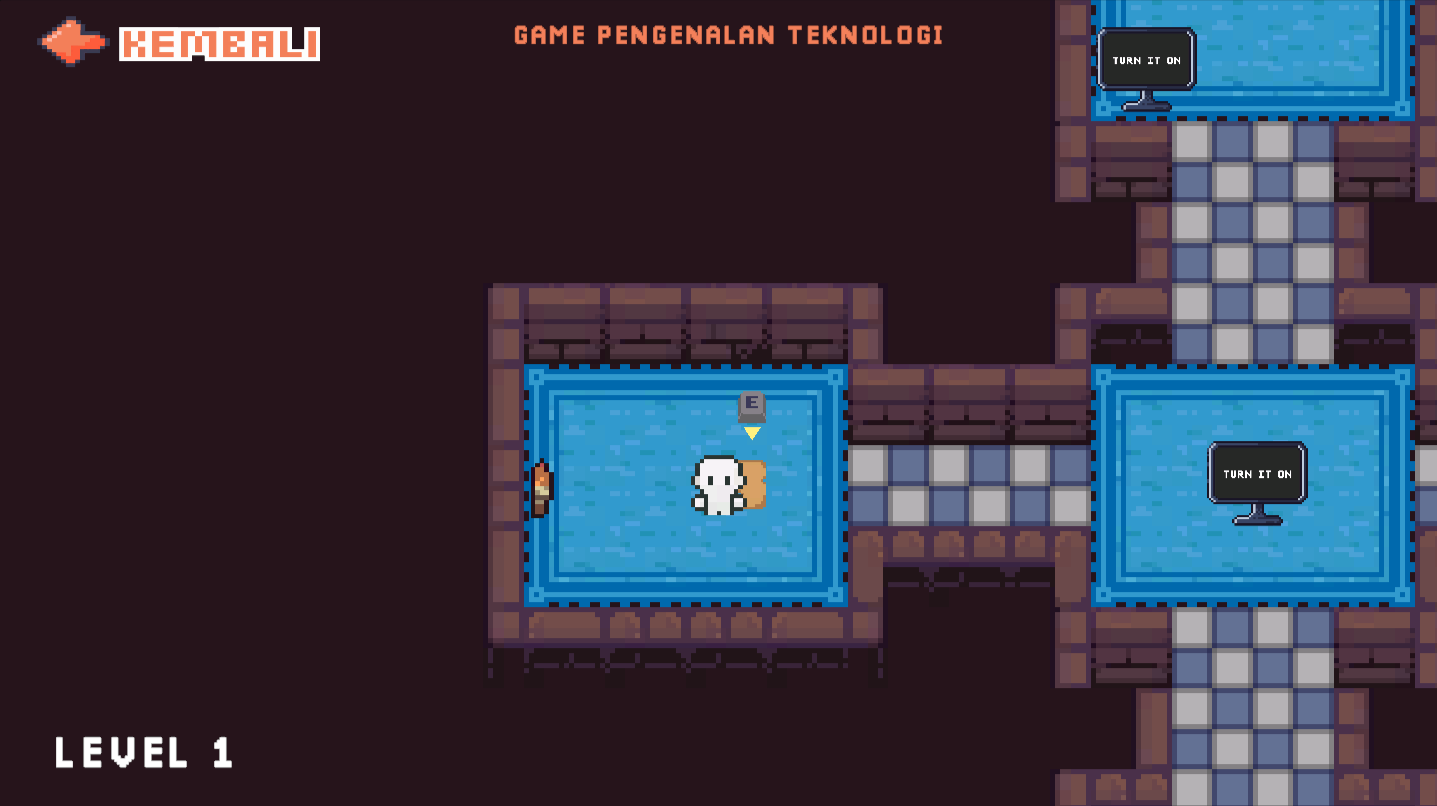1437x806 pixels.
Task: Click the yellow arrow indicator below the E key
Action: pos(751,432)
